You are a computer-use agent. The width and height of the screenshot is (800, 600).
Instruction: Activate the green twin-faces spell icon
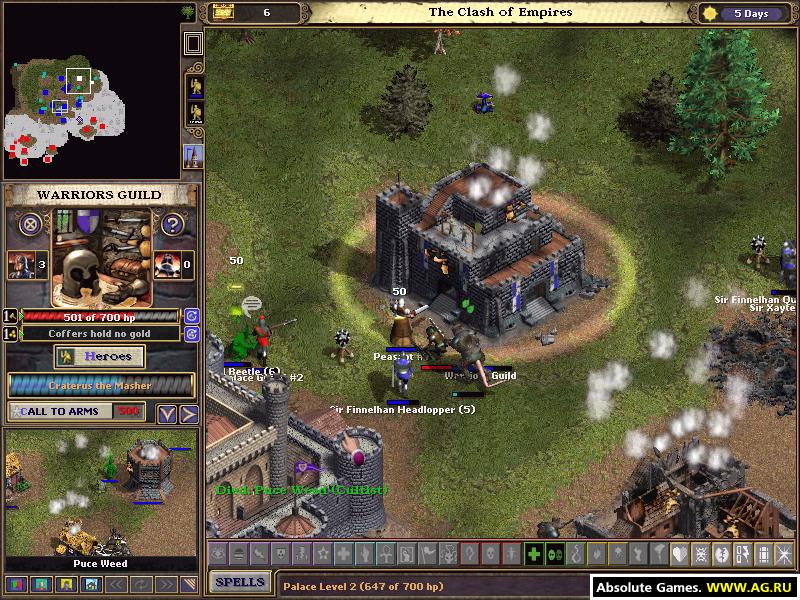[x=555, y=554]
